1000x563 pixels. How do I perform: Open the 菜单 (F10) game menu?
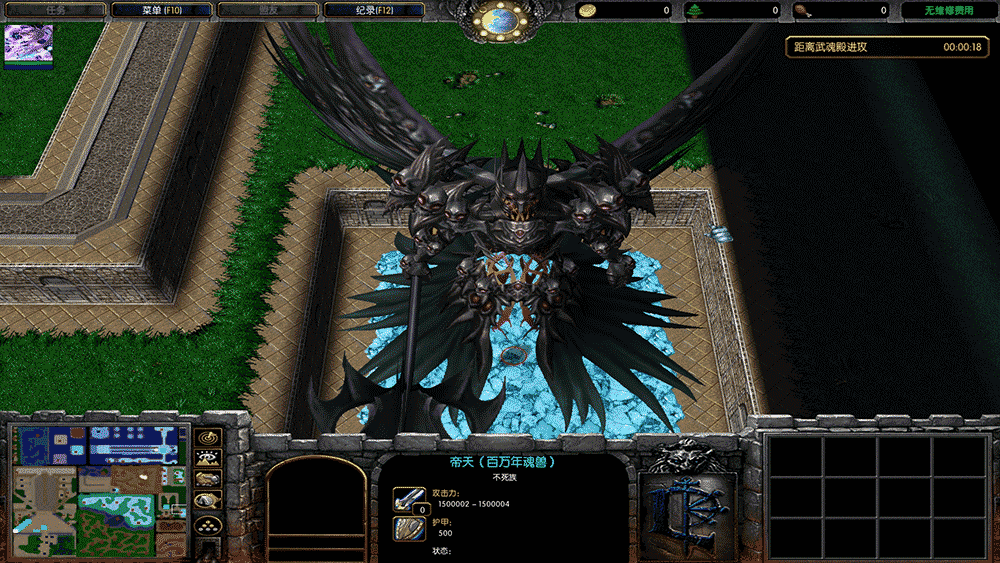pyautogui.click(x=161, y=10)
